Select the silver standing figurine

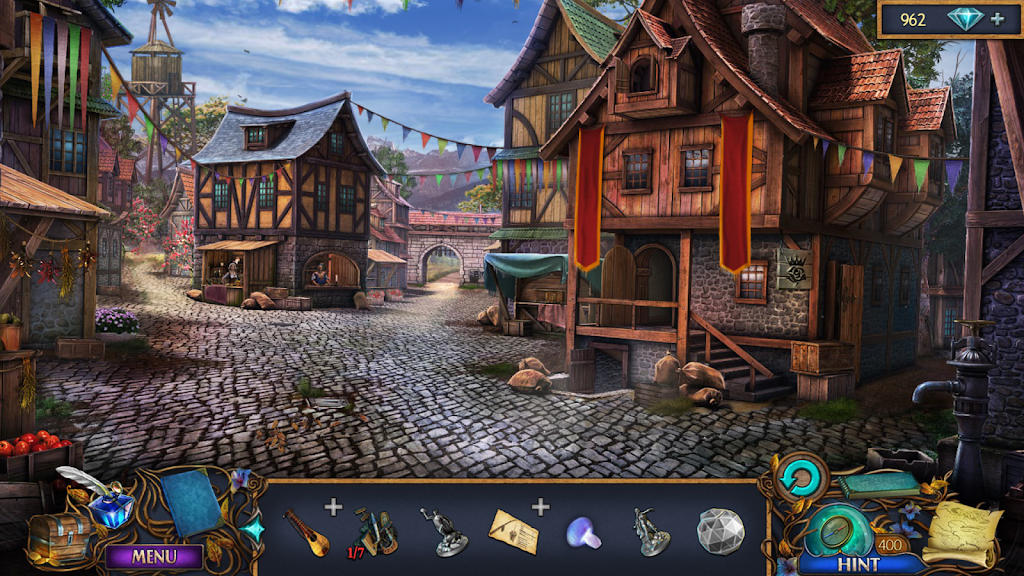pyautogui.click(x=649, y=531)
